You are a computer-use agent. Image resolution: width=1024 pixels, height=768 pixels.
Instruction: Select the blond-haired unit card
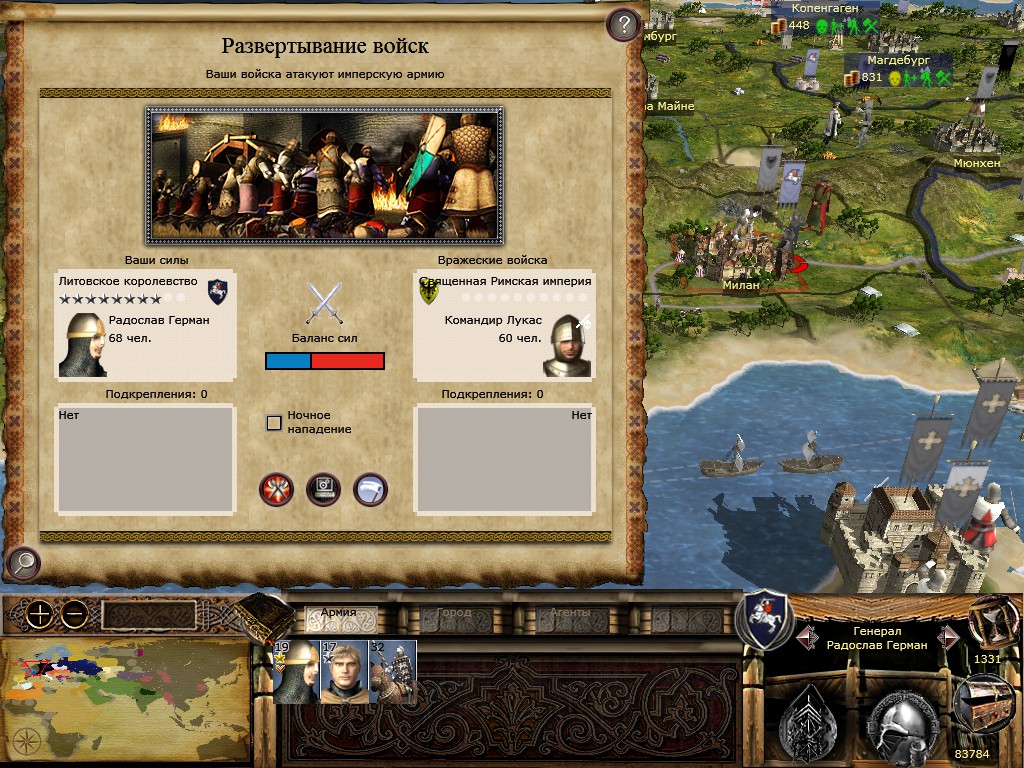tap(344, 672)
